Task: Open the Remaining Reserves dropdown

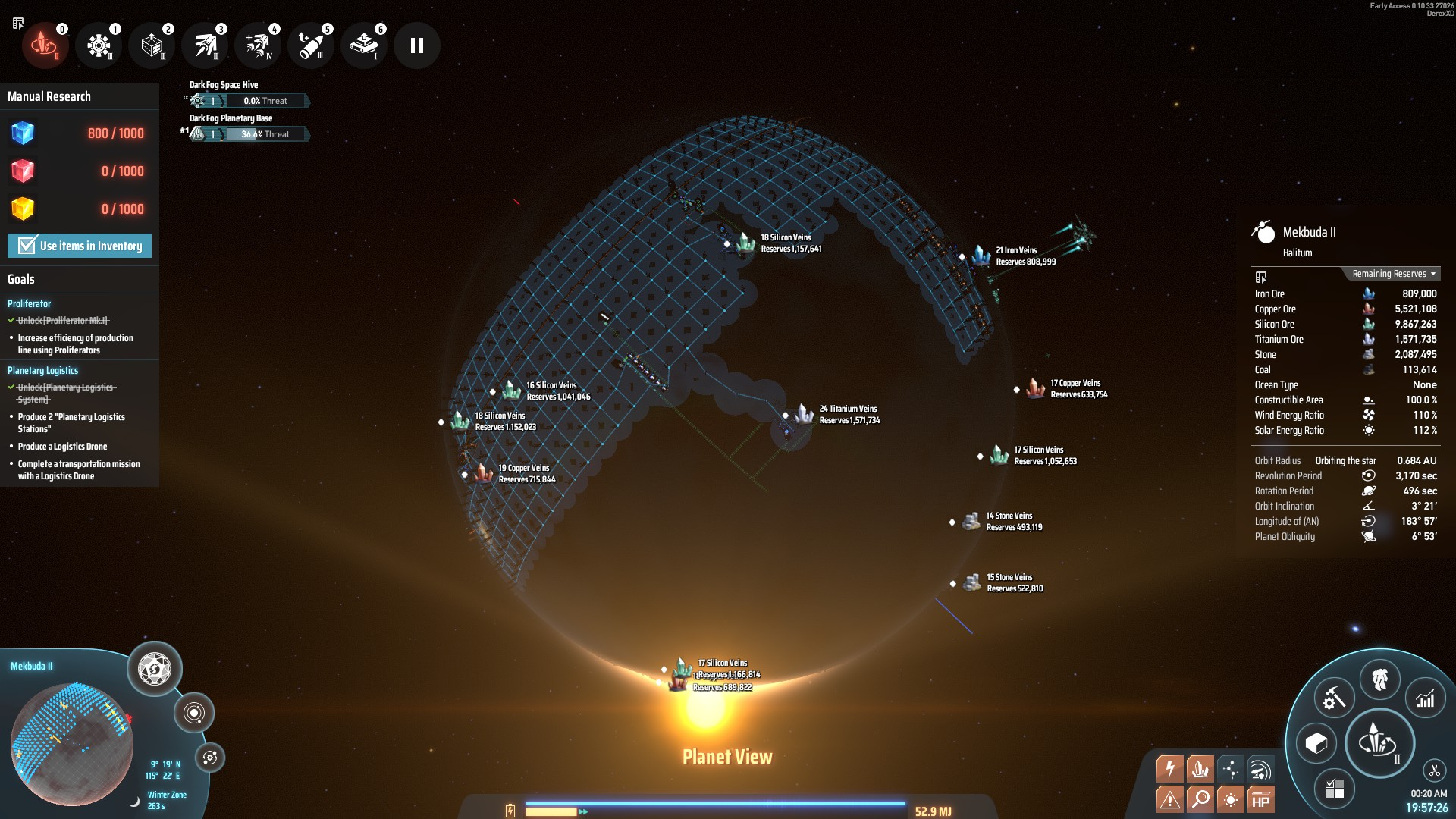Action: tap(1394, 274)
